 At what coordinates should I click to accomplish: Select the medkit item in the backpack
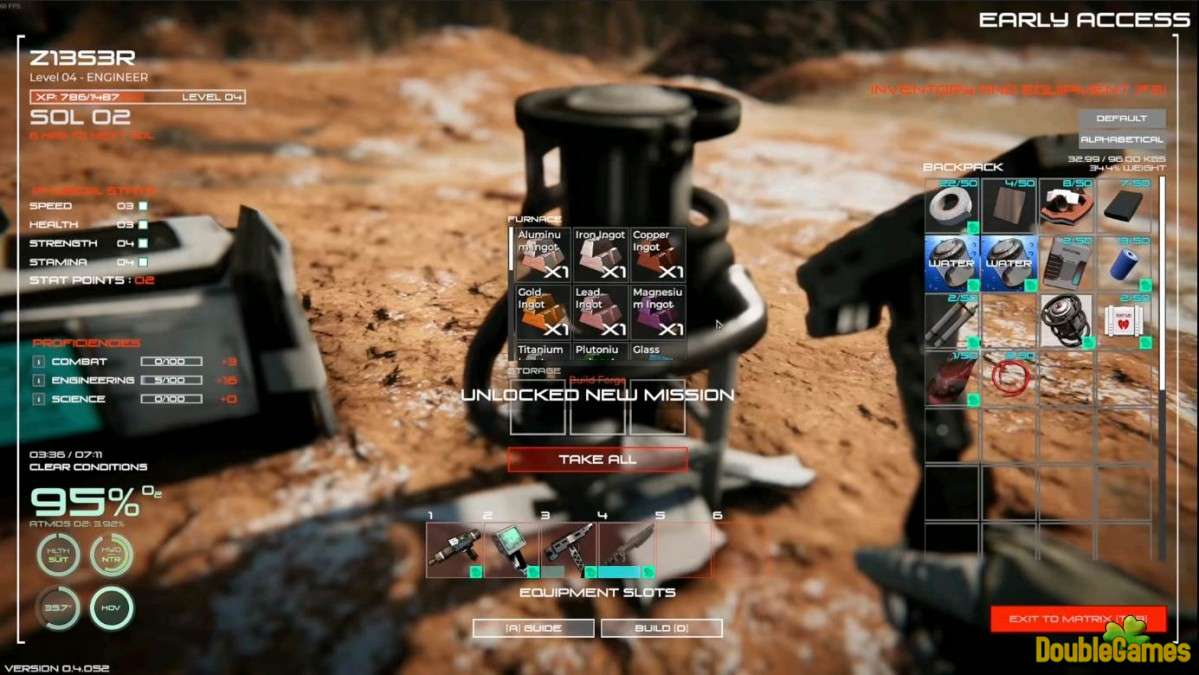click(1127, 321)
